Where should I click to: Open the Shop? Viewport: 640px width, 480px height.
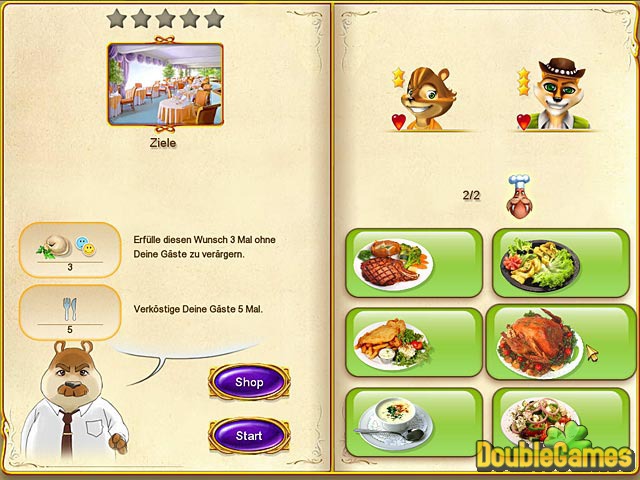tap(249, 382)
